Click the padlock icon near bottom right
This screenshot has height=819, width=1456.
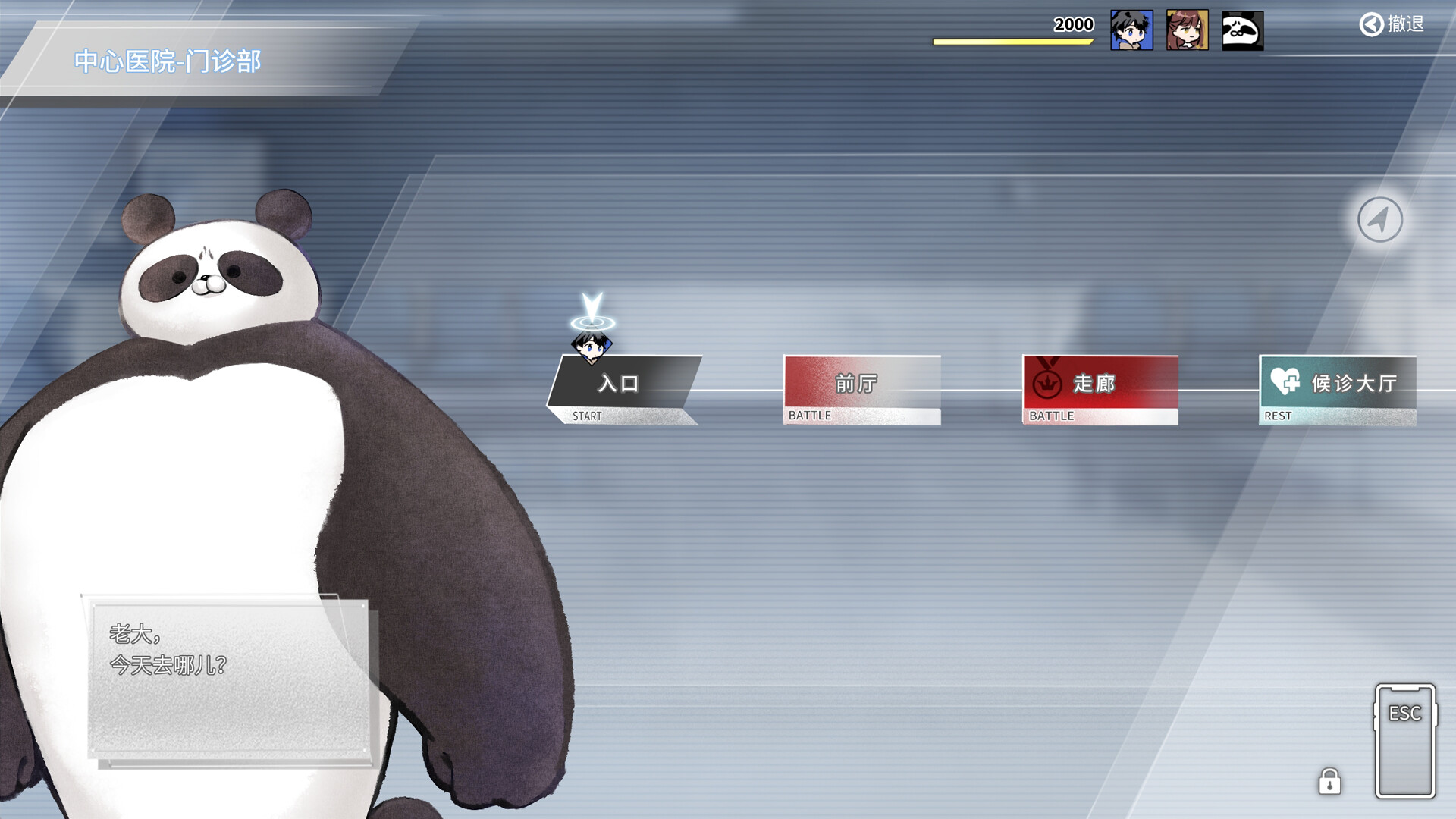(x=1329, y=781)
